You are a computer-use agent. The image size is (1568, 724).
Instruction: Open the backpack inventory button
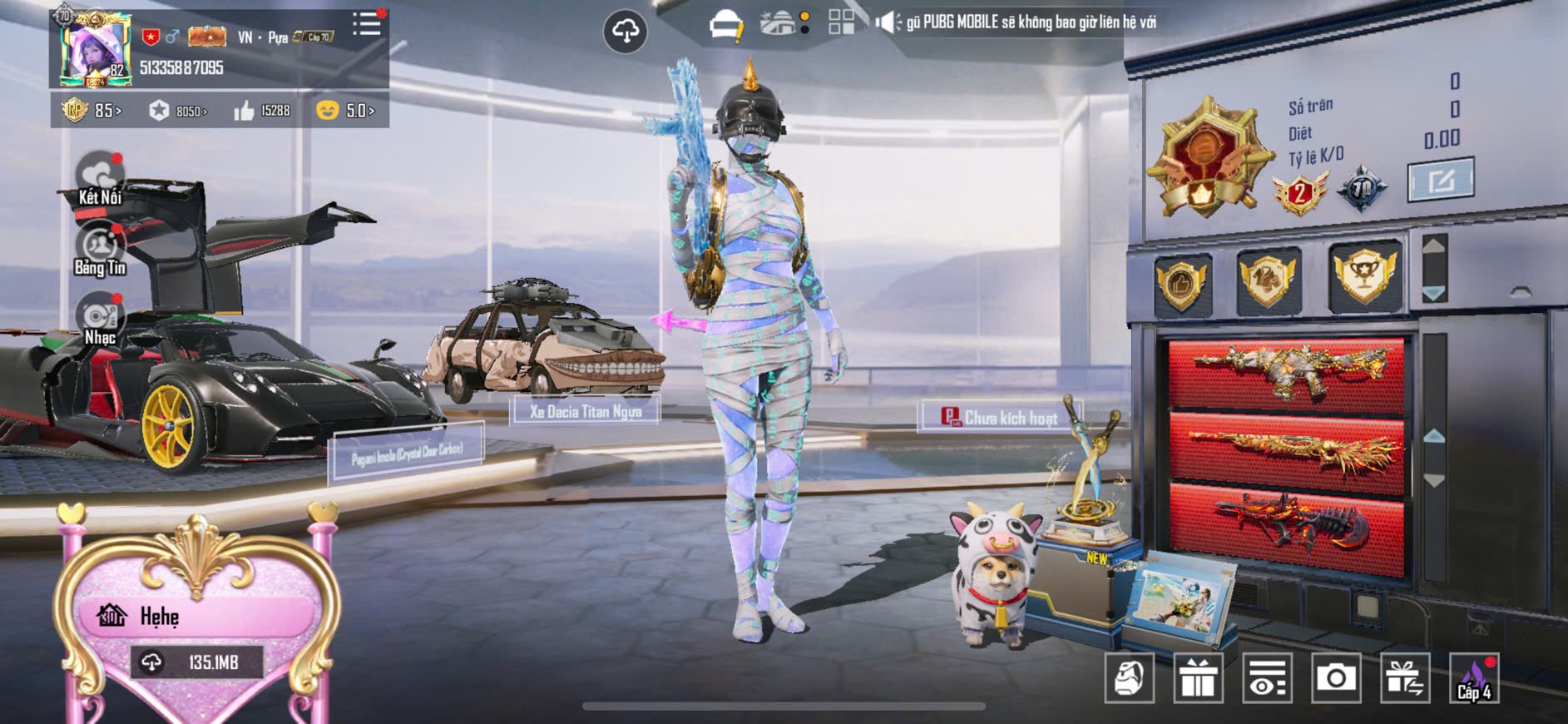pos(1129,678)
